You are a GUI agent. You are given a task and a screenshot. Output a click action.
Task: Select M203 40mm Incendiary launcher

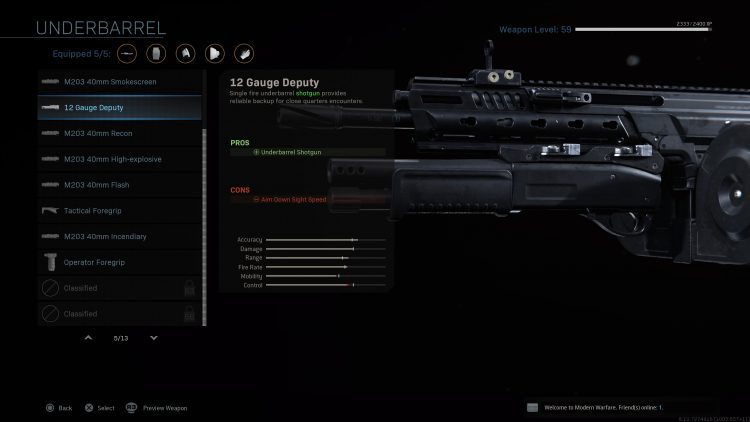coord(119,236)
